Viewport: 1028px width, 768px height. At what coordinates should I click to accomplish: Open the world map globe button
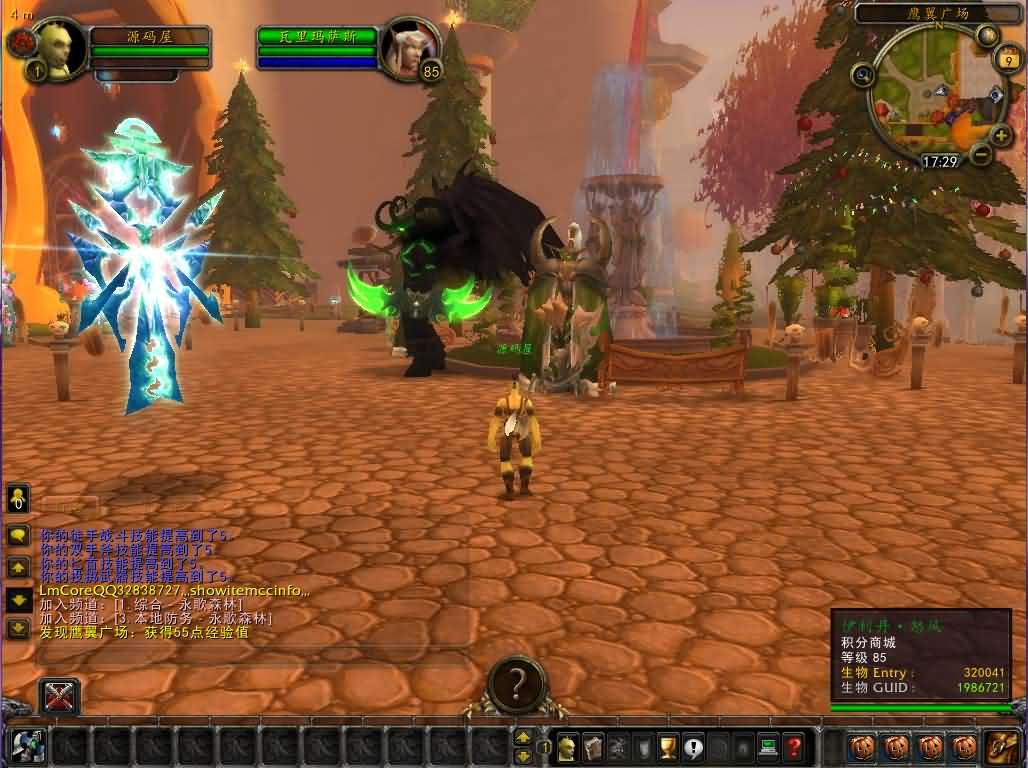tap(988, 37)
